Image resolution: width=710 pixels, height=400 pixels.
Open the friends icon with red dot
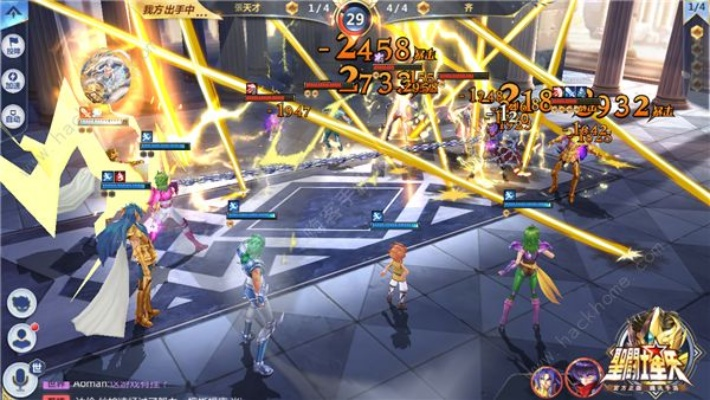pos(21,338)
